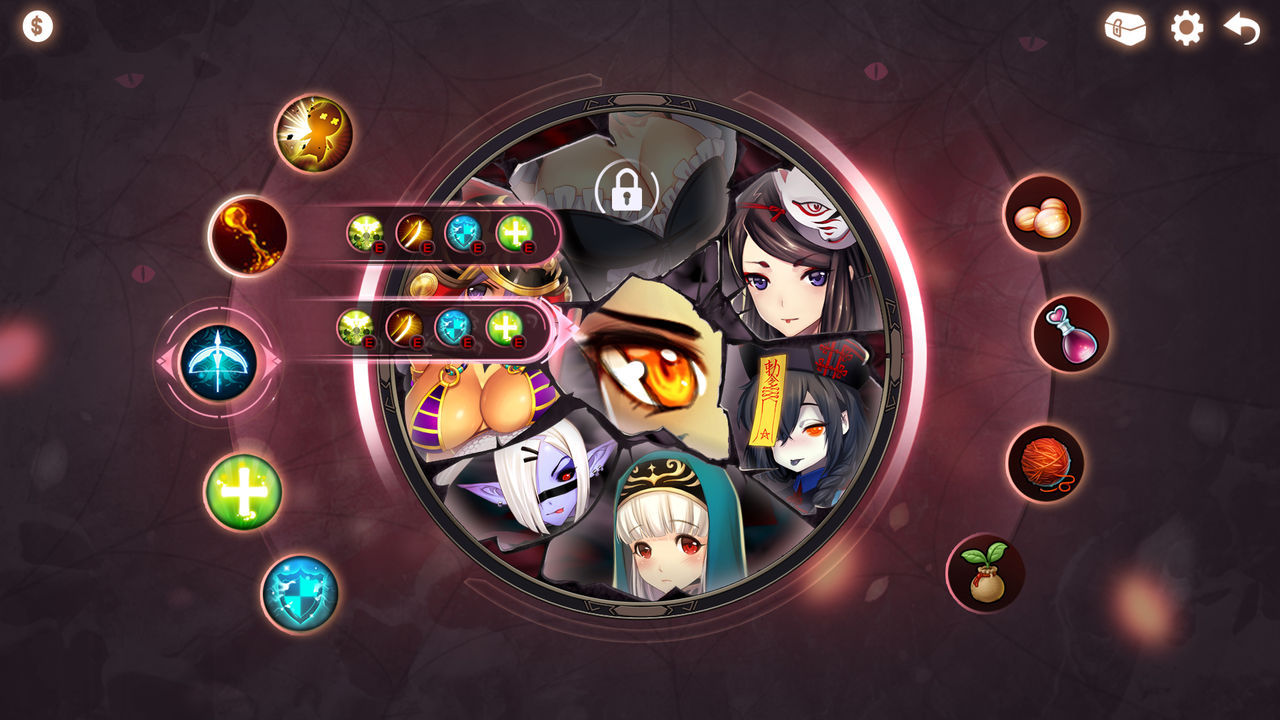
Task: Click the sprouting seed pouch icon
Action: (985, 567)
